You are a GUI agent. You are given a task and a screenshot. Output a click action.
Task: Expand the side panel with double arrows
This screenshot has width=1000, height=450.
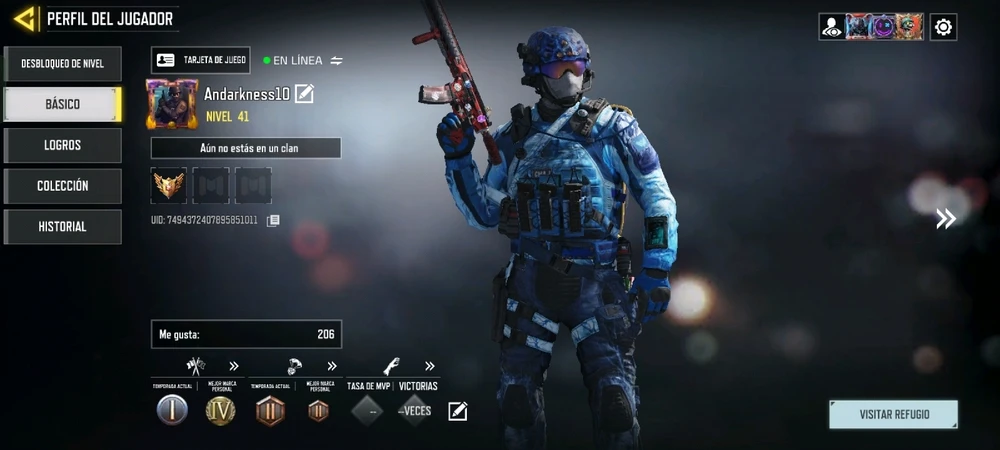[945, 219]
